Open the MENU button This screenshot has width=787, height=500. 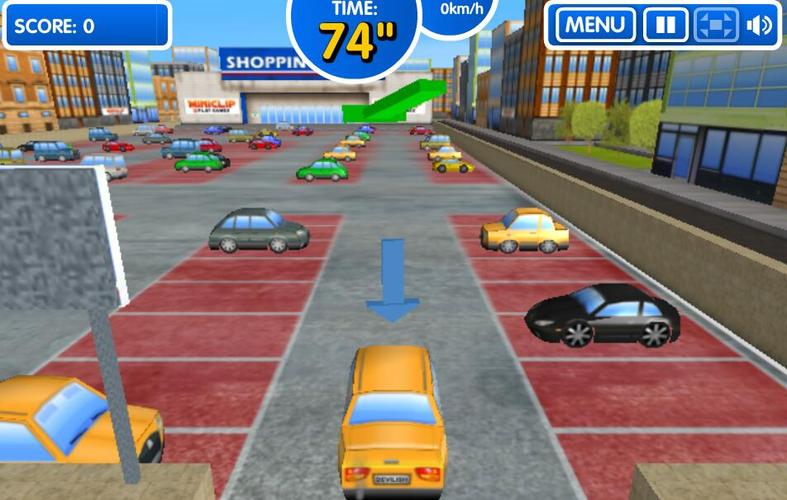coord(595,25)
